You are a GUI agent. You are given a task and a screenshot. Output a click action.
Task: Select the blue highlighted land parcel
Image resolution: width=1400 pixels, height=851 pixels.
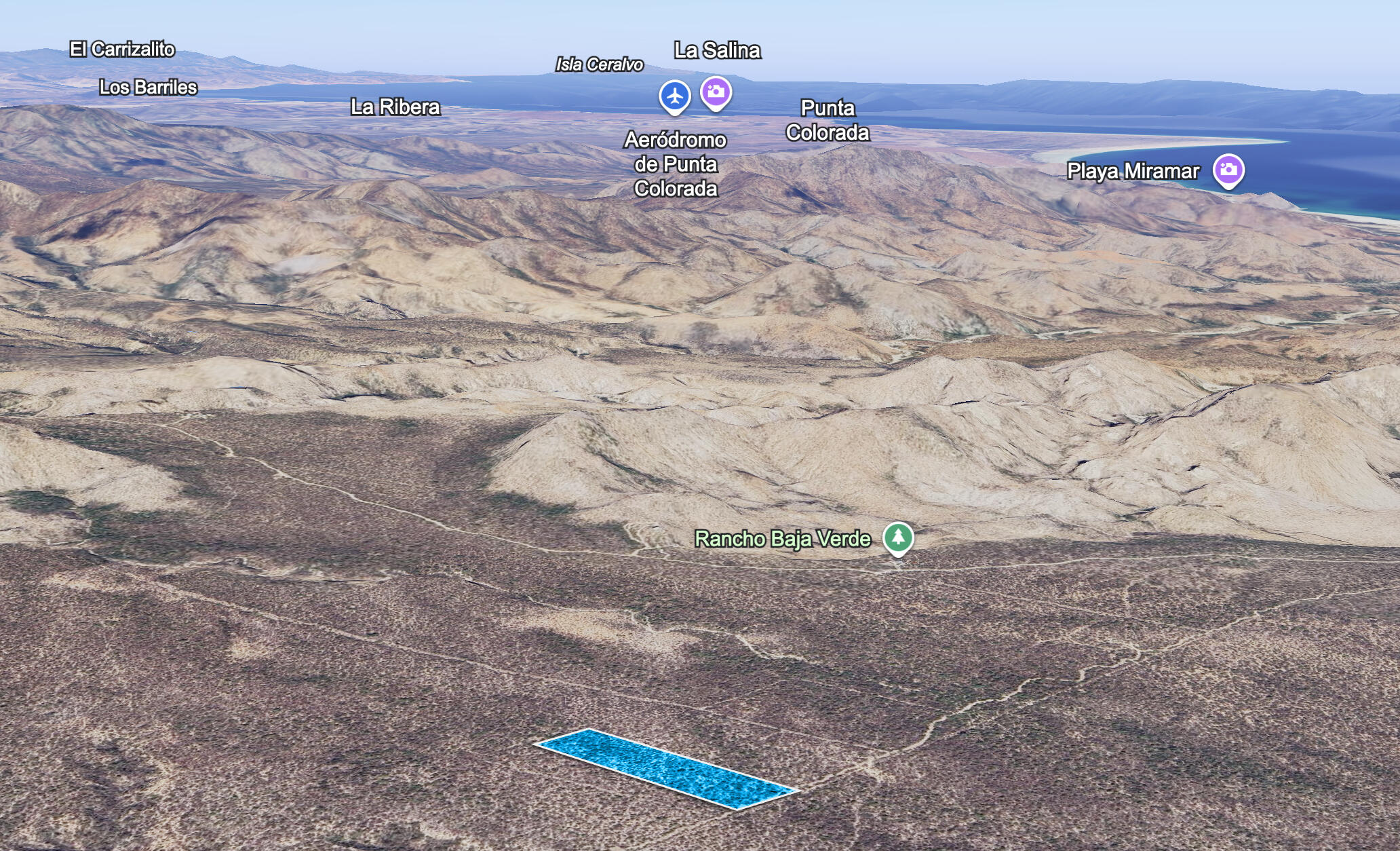click(665, 768)
